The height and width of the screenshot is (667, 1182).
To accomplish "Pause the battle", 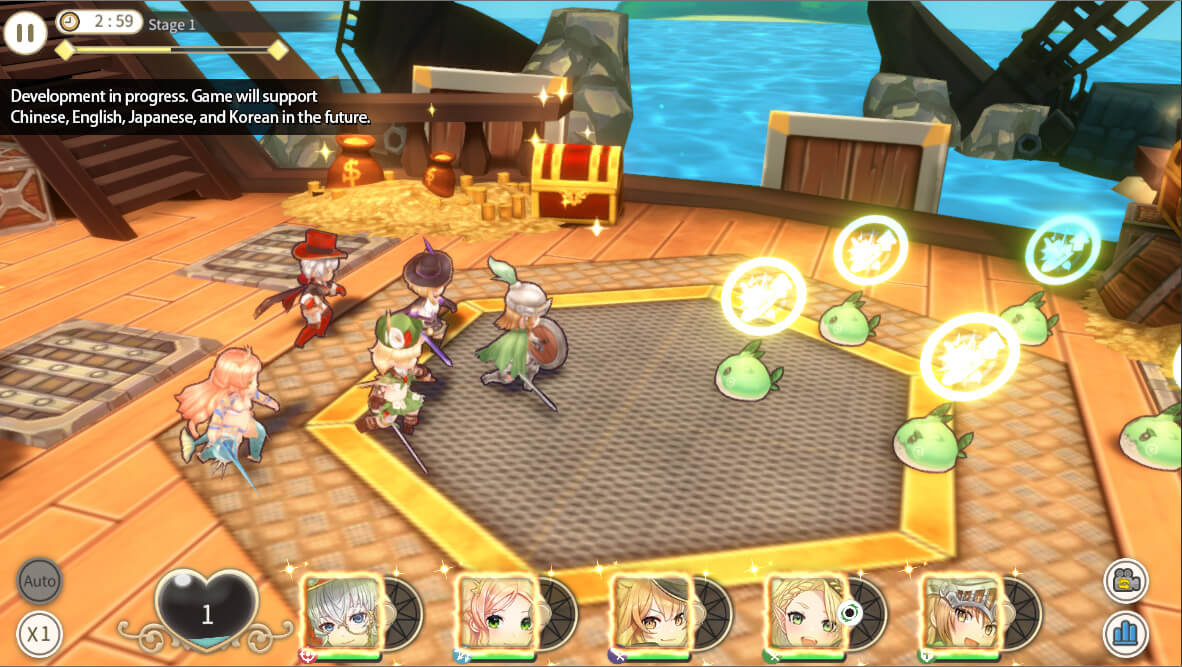I will coord(25,33).
